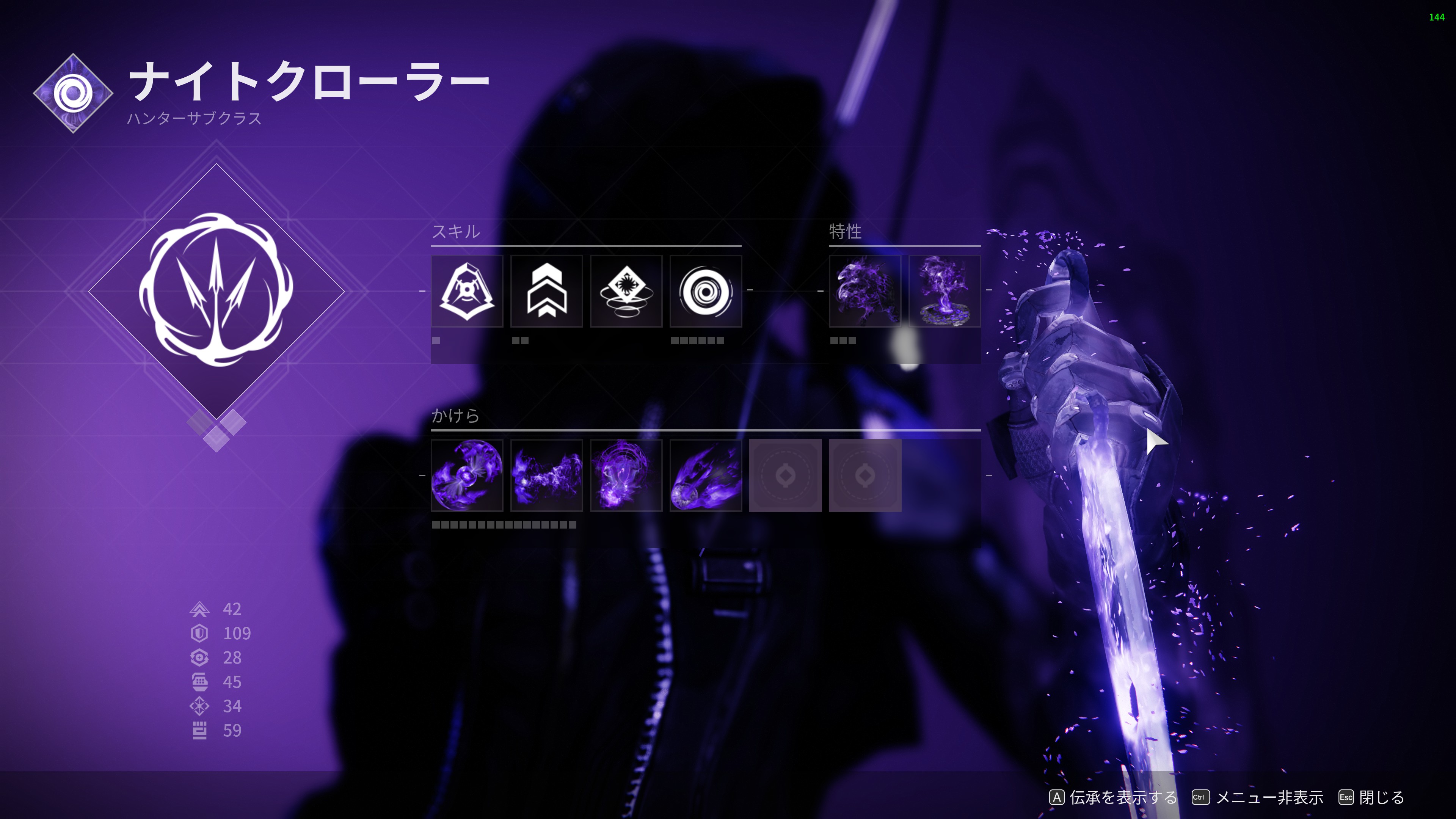Choose the purple smoke cloud fragment

[546, 475]
